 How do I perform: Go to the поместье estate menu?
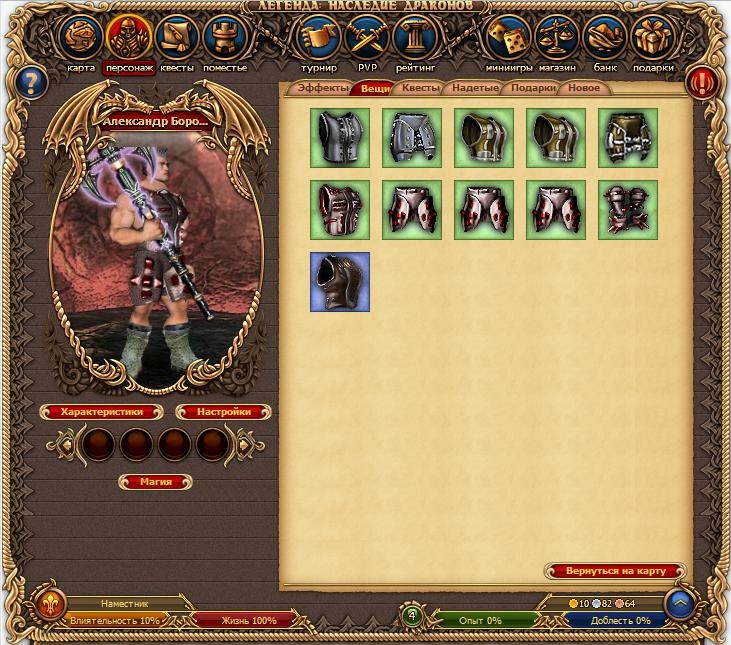click(225, 39)
